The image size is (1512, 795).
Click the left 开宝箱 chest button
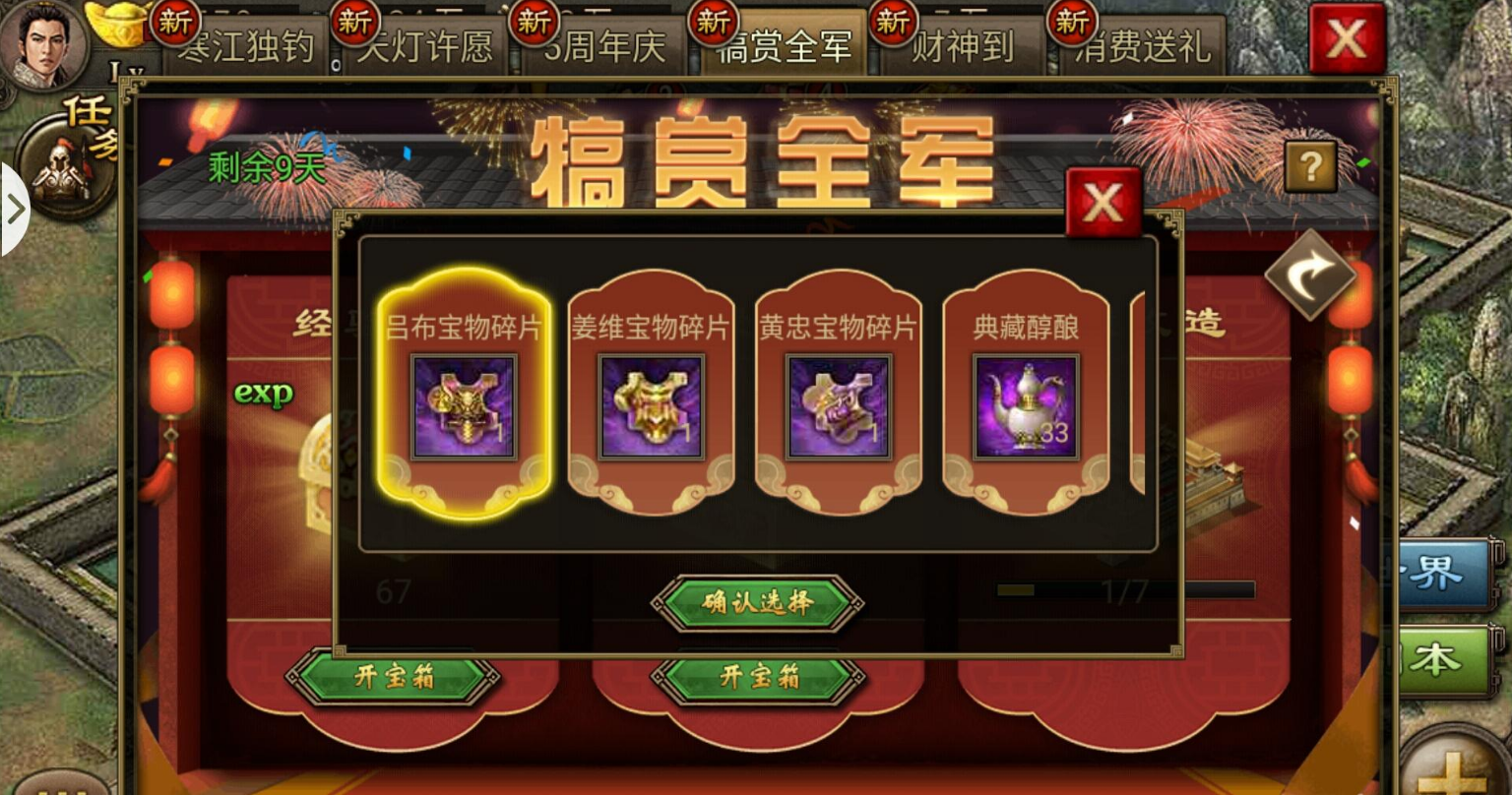[393, 678]
